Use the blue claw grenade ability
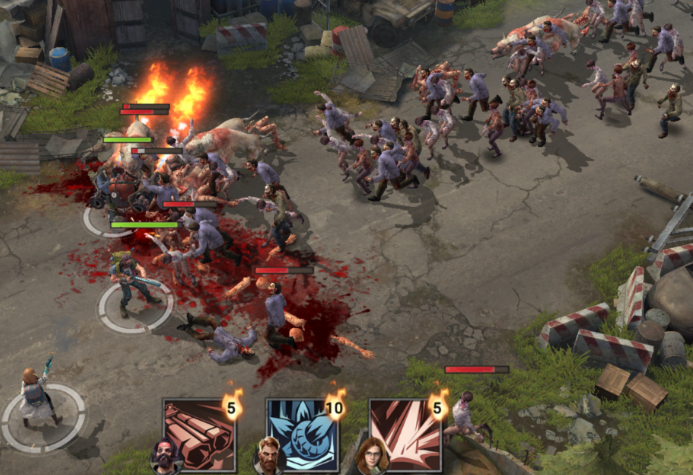Screen dimensions: 693x475 coord(302,434)
